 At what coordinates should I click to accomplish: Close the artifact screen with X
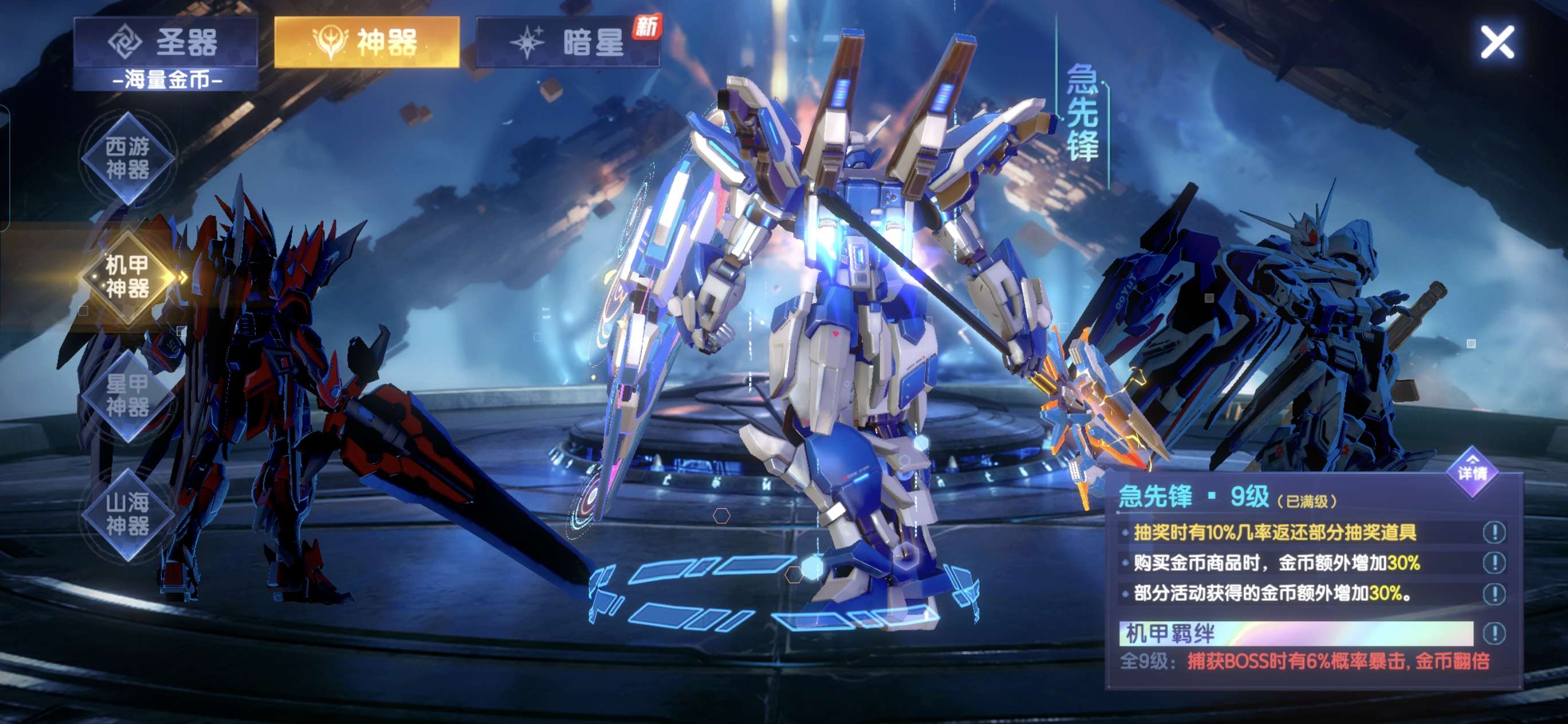click(x=1497, y=42)
